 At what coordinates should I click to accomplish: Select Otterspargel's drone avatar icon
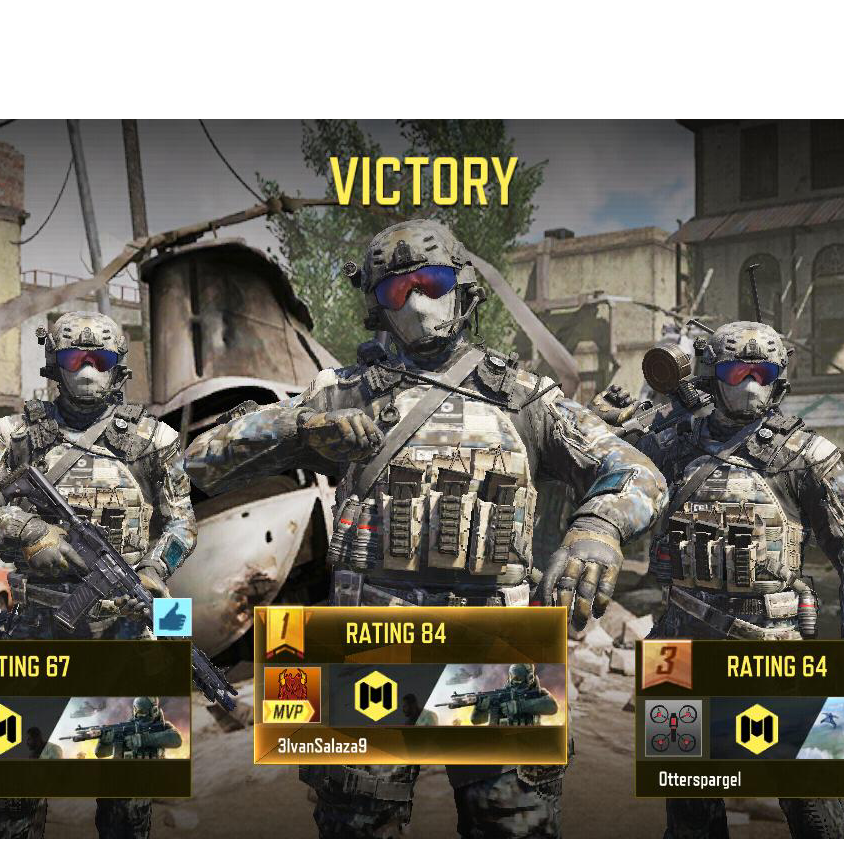click(x=673, y=727)
